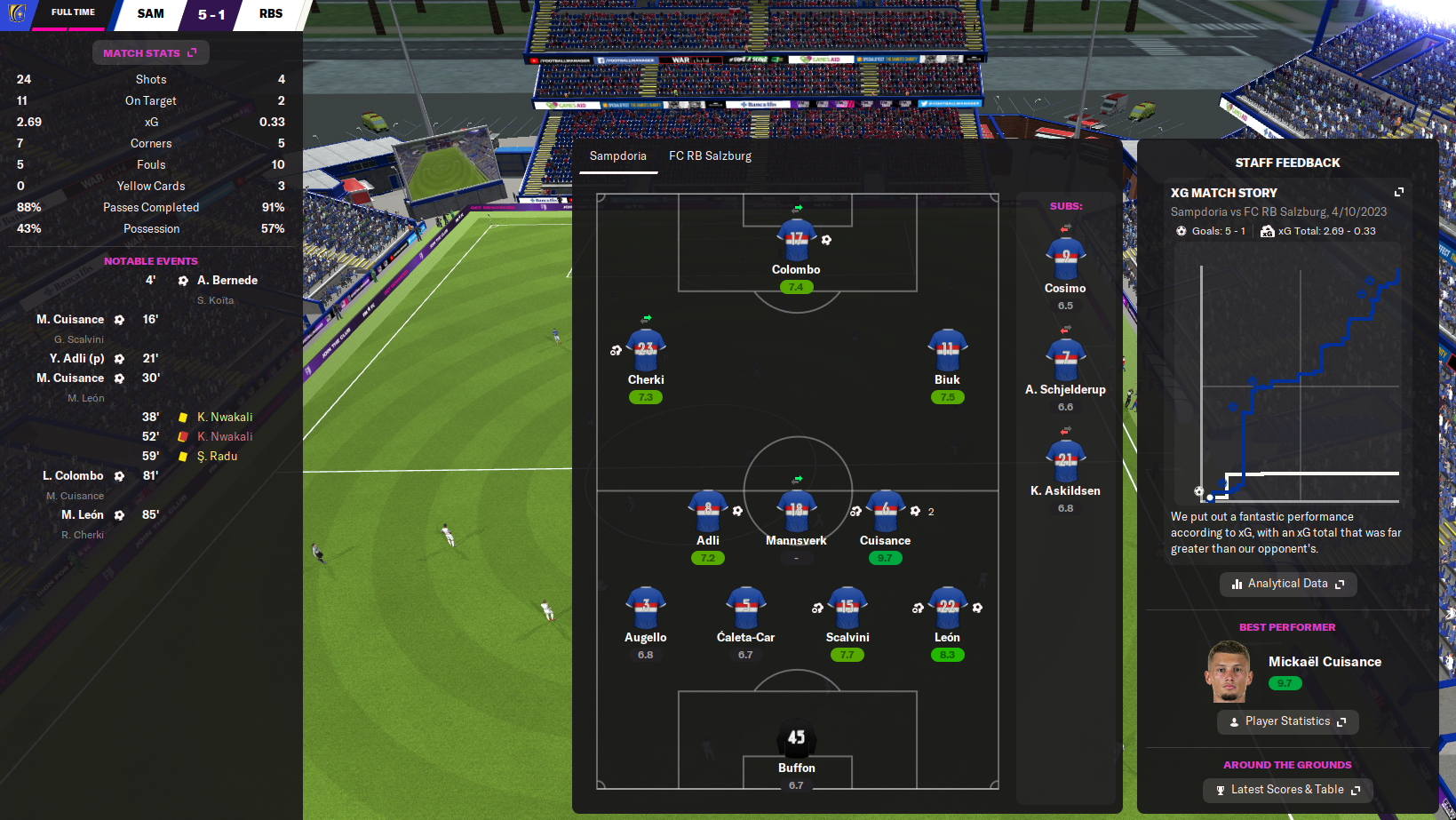1456x820 pixels.
Task: Open Latest Scores & Table
Action: point(1287,790)
